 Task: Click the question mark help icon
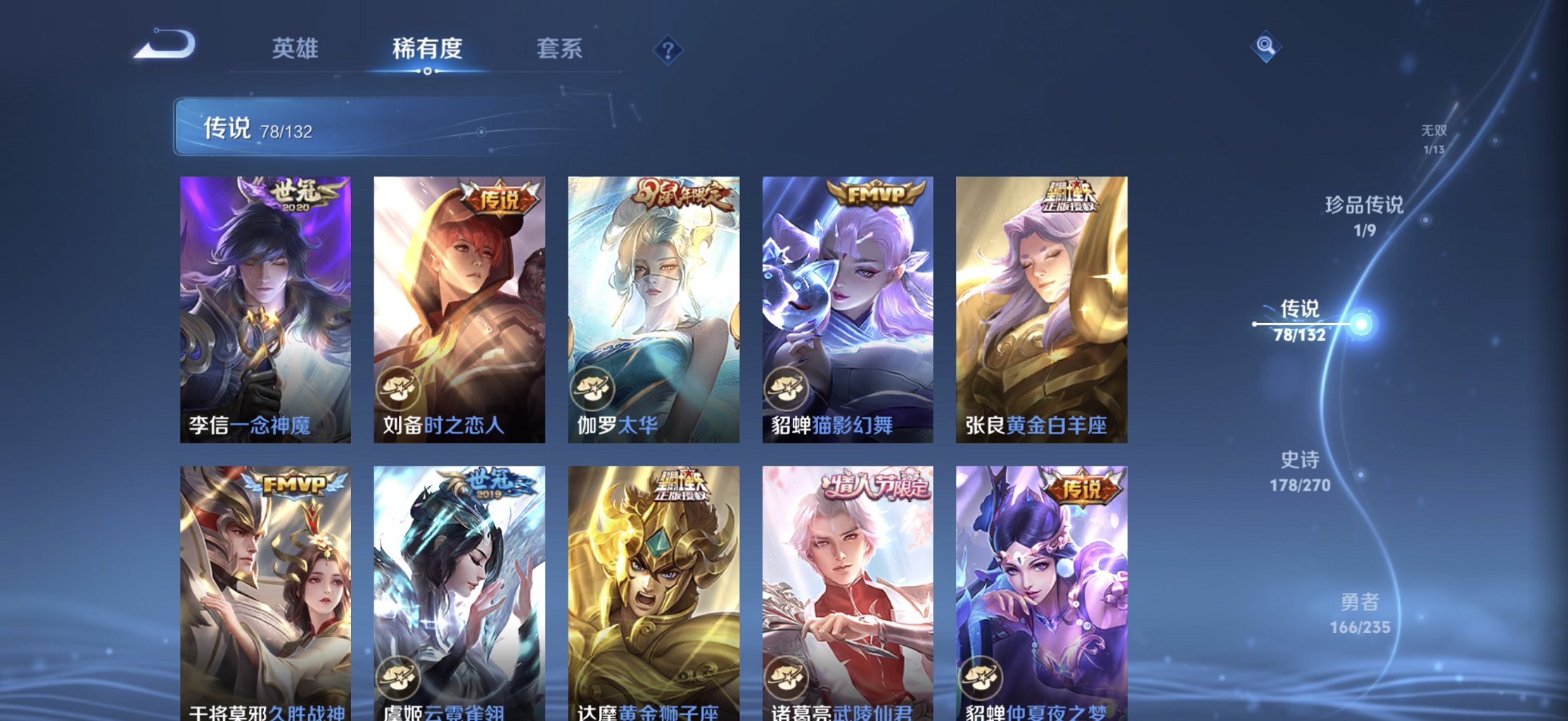(x=668, y=49)
